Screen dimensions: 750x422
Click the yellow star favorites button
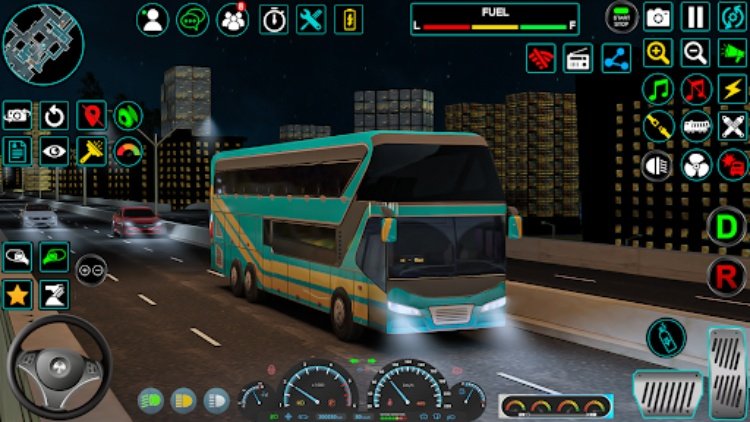pyautogui.click(x=17, y=294)
